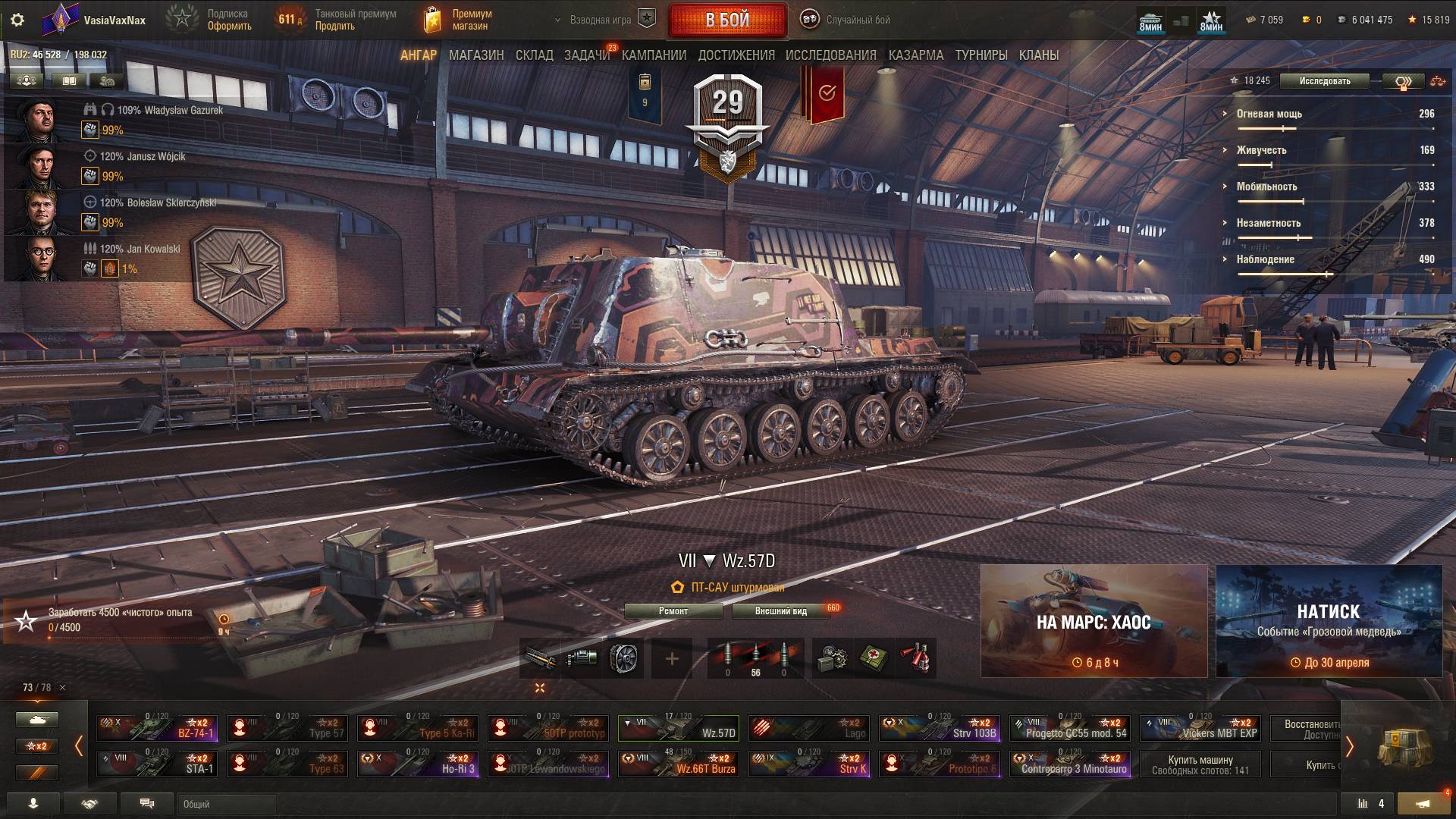Viewport: 1456px width, 819px height.
Task: Choose the Wz.66T Burza tank
Action: pos(679,764)
